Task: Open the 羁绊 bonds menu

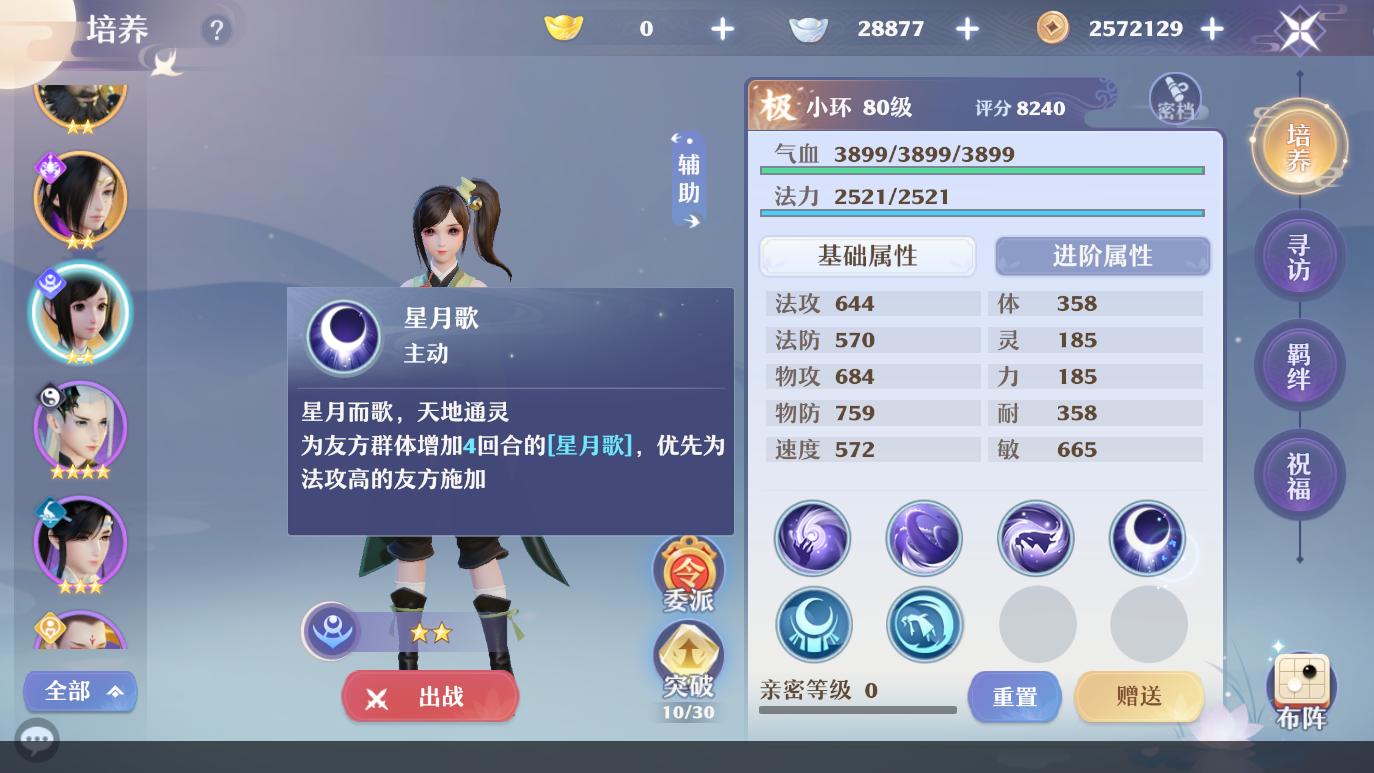Action: [x=1300, y=365]
